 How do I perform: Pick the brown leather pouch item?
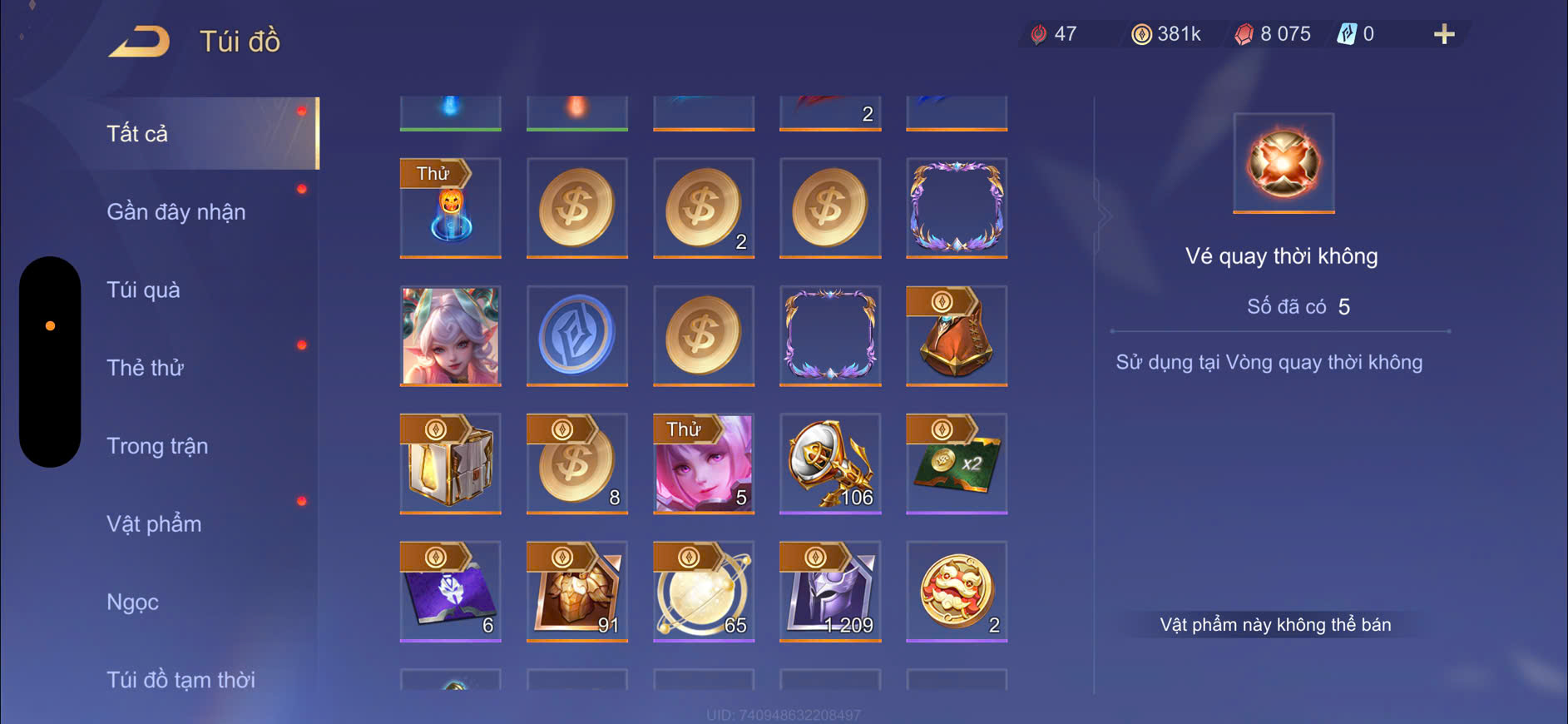tap(956, 335)
